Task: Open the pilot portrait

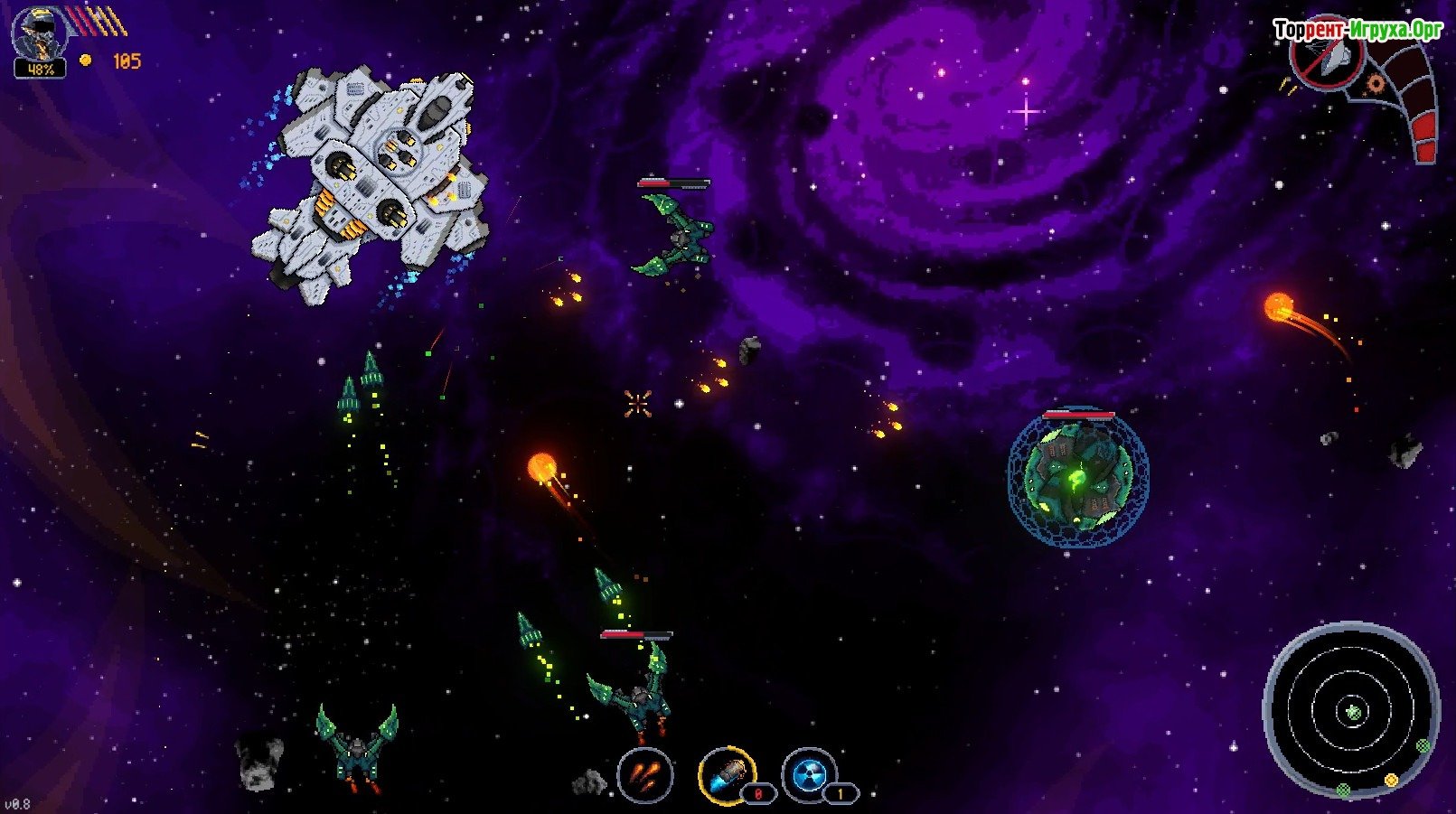Action: pyautogui.click(x=39, y=35)
